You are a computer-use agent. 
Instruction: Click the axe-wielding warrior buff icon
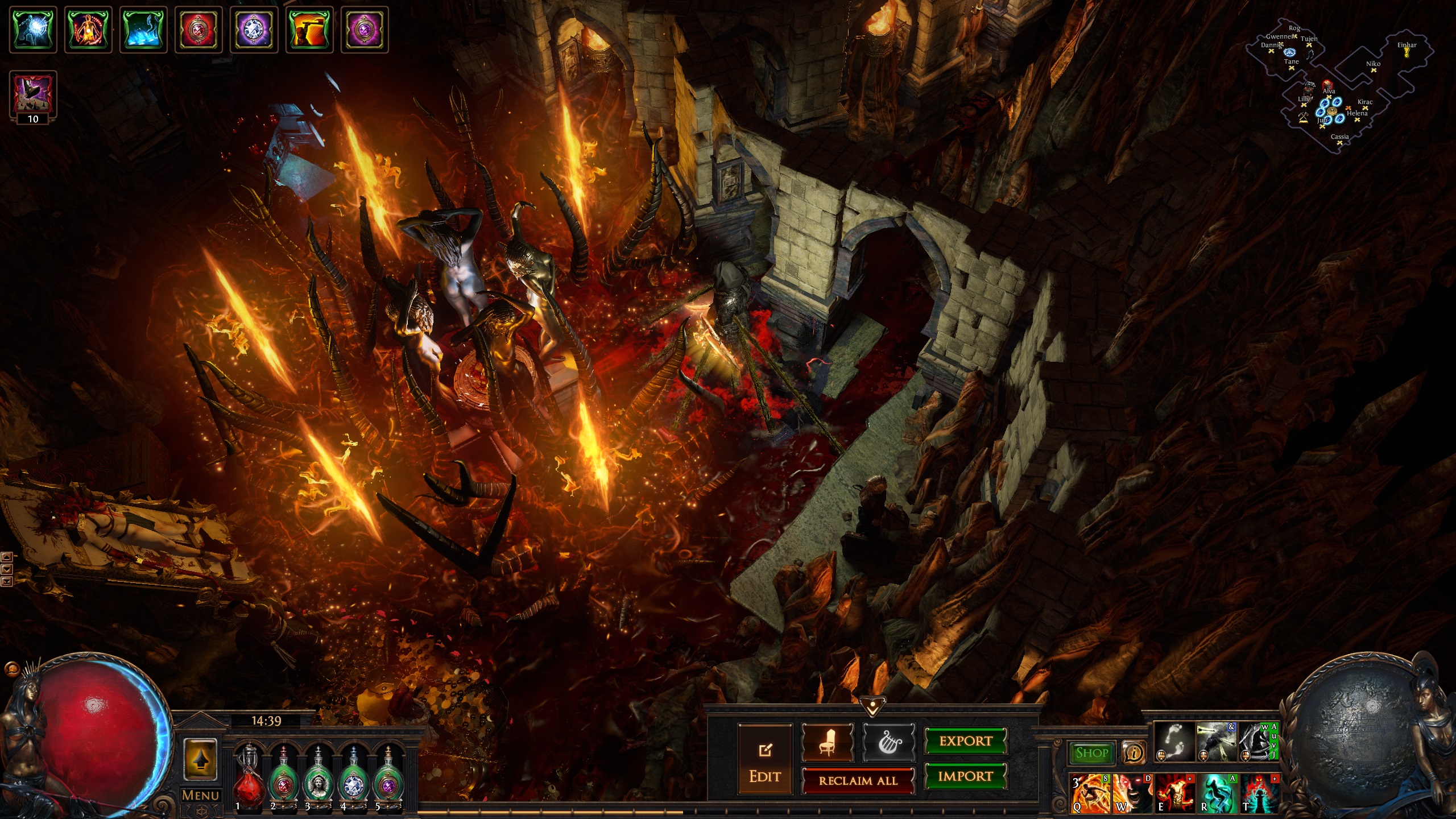click(310, 30)
